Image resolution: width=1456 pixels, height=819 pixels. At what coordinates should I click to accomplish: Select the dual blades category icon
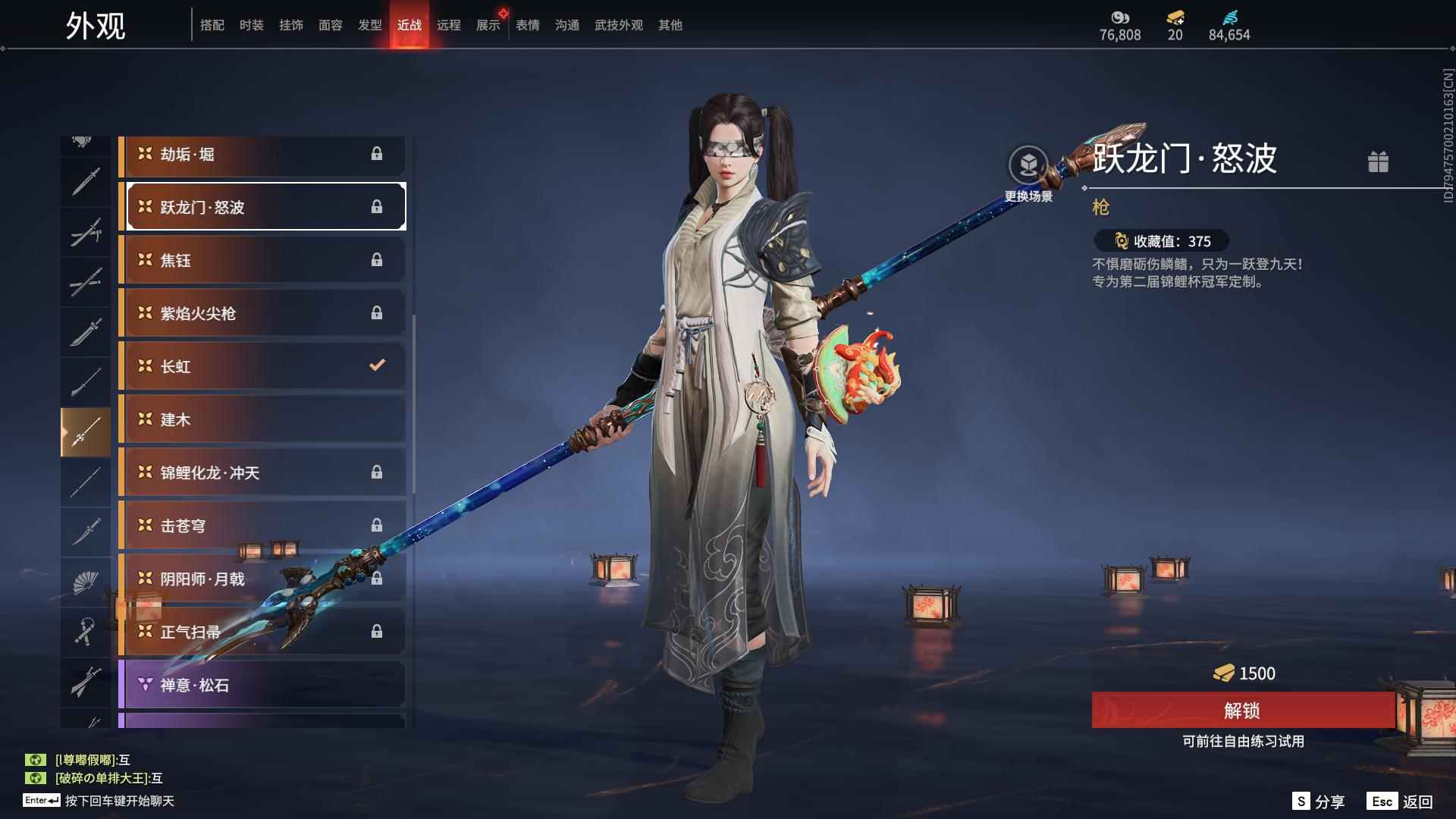click(x=86, y=231)
